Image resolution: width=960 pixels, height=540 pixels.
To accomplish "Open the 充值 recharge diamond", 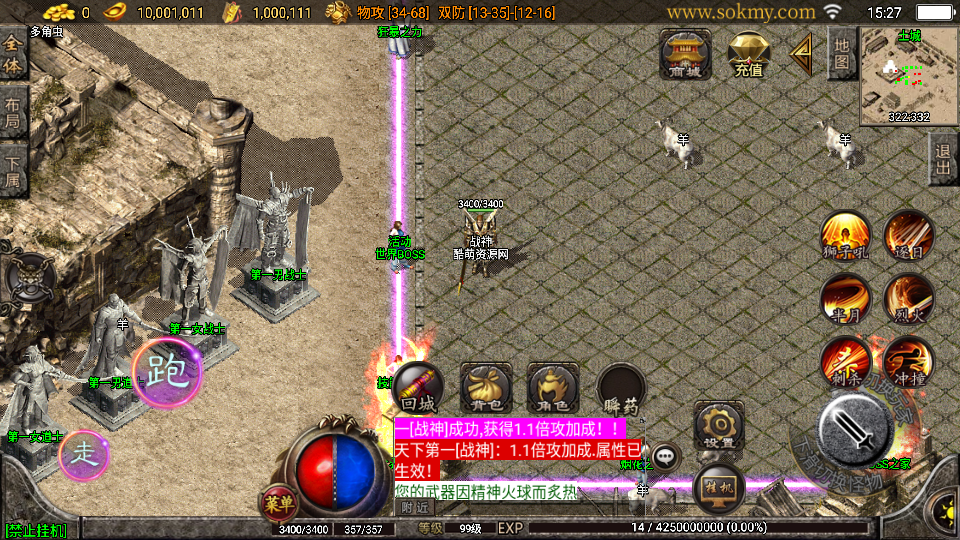I will (x=748, y=54).
